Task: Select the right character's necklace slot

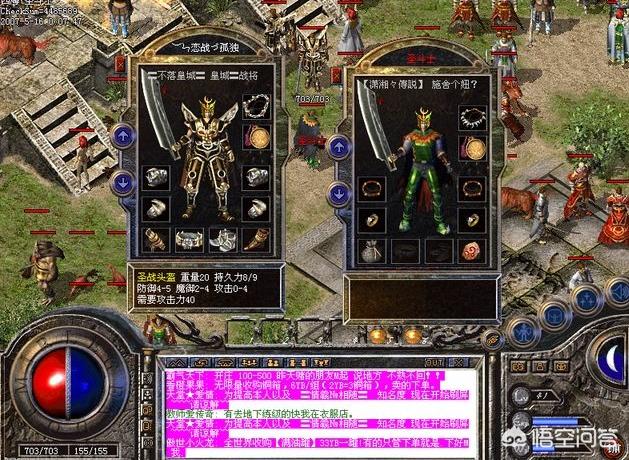Action: coord(473,117)
